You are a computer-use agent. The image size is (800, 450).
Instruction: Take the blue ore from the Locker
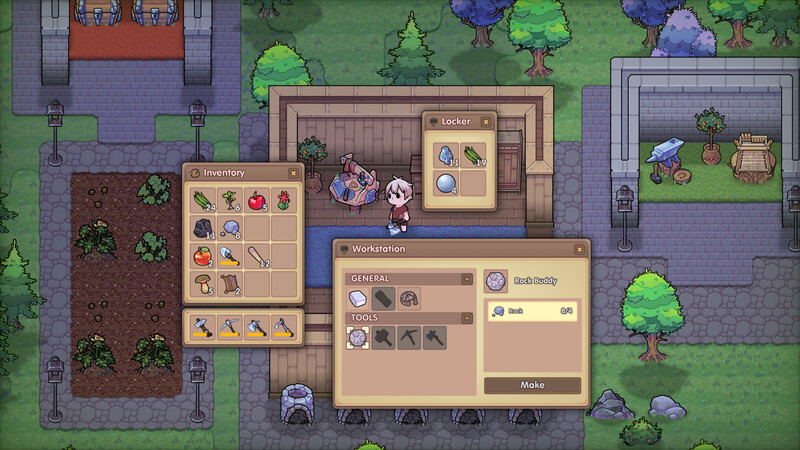[x=444, y=155]
